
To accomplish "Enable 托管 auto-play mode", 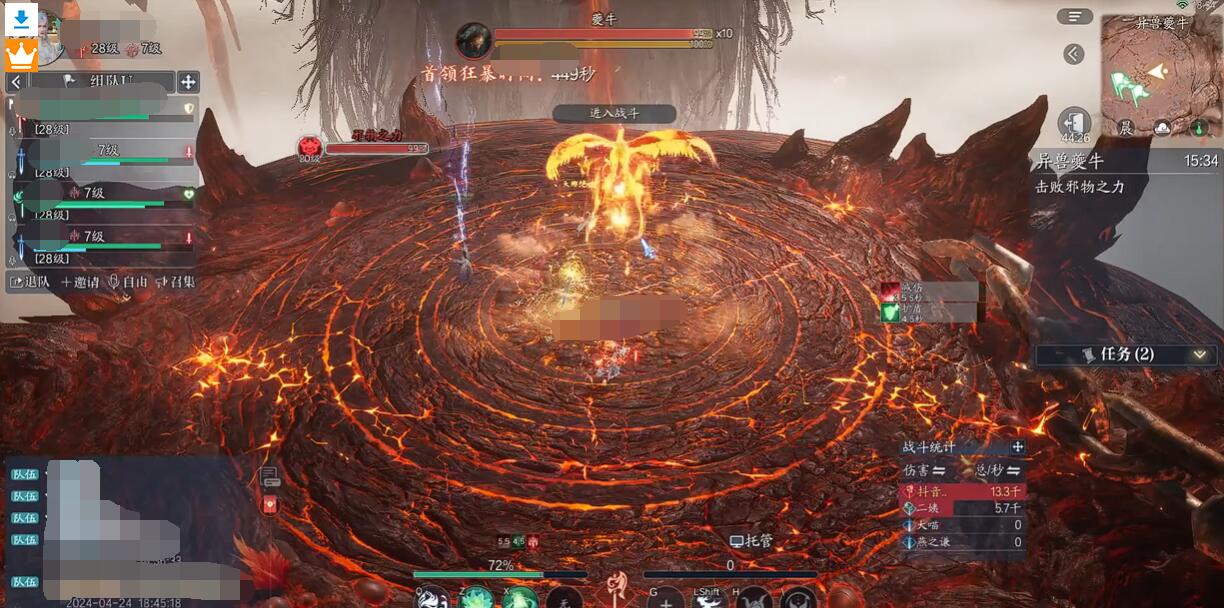I will (x=754, y=541).
